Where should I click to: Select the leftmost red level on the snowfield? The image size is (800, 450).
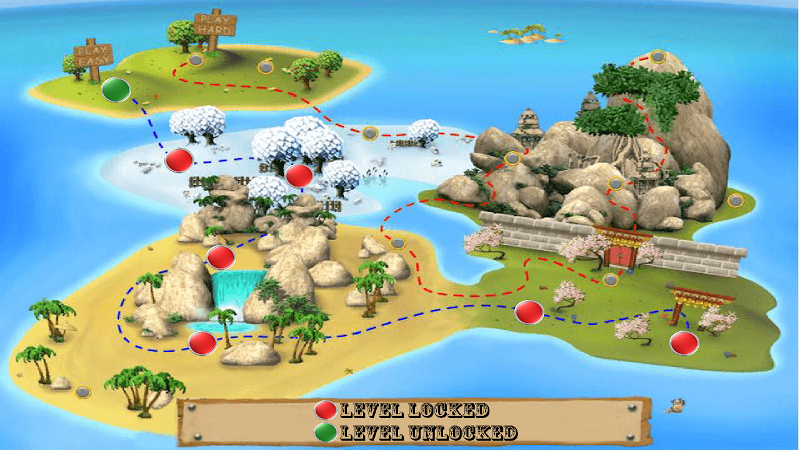coord(179,159)
